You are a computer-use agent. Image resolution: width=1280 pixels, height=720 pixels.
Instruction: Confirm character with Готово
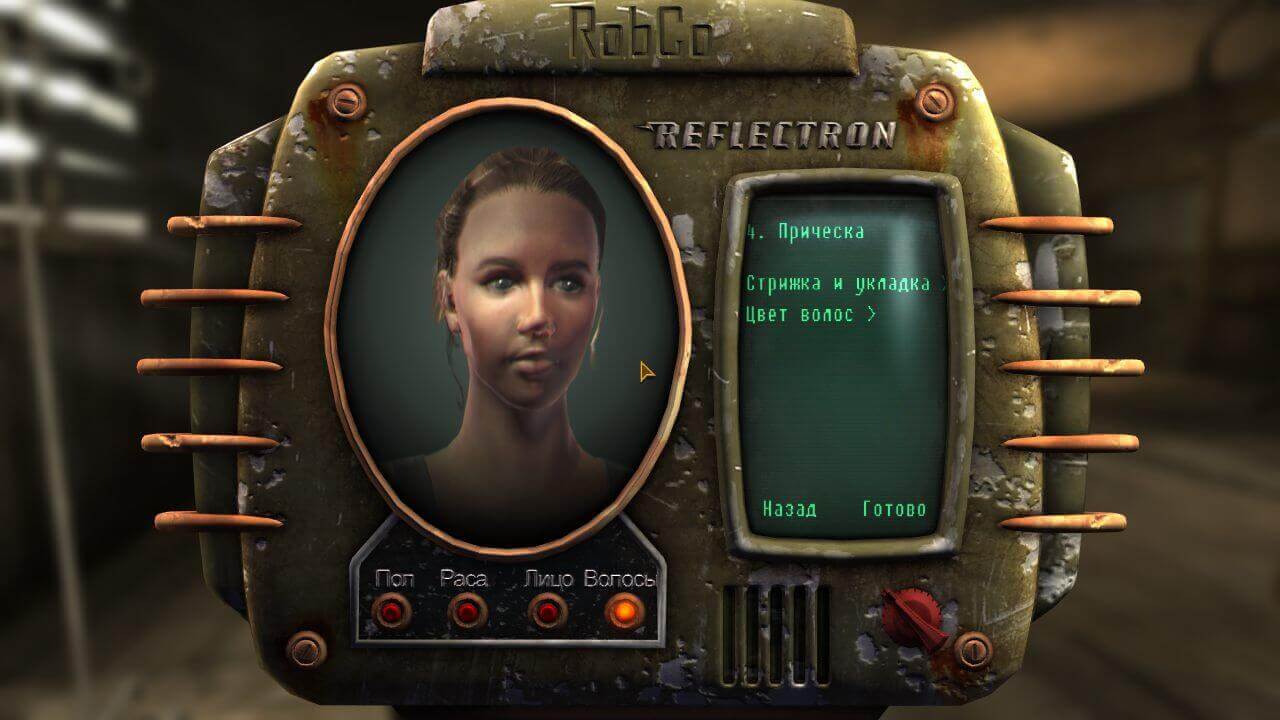pos(894,509)
